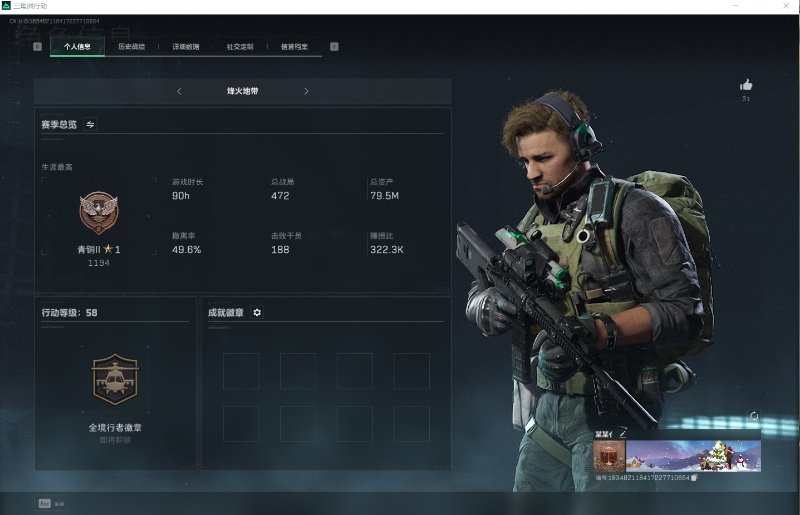The image size is (800, 515).
Task: Select the bronze rank emblem badge
Action: tap(99, 212)
